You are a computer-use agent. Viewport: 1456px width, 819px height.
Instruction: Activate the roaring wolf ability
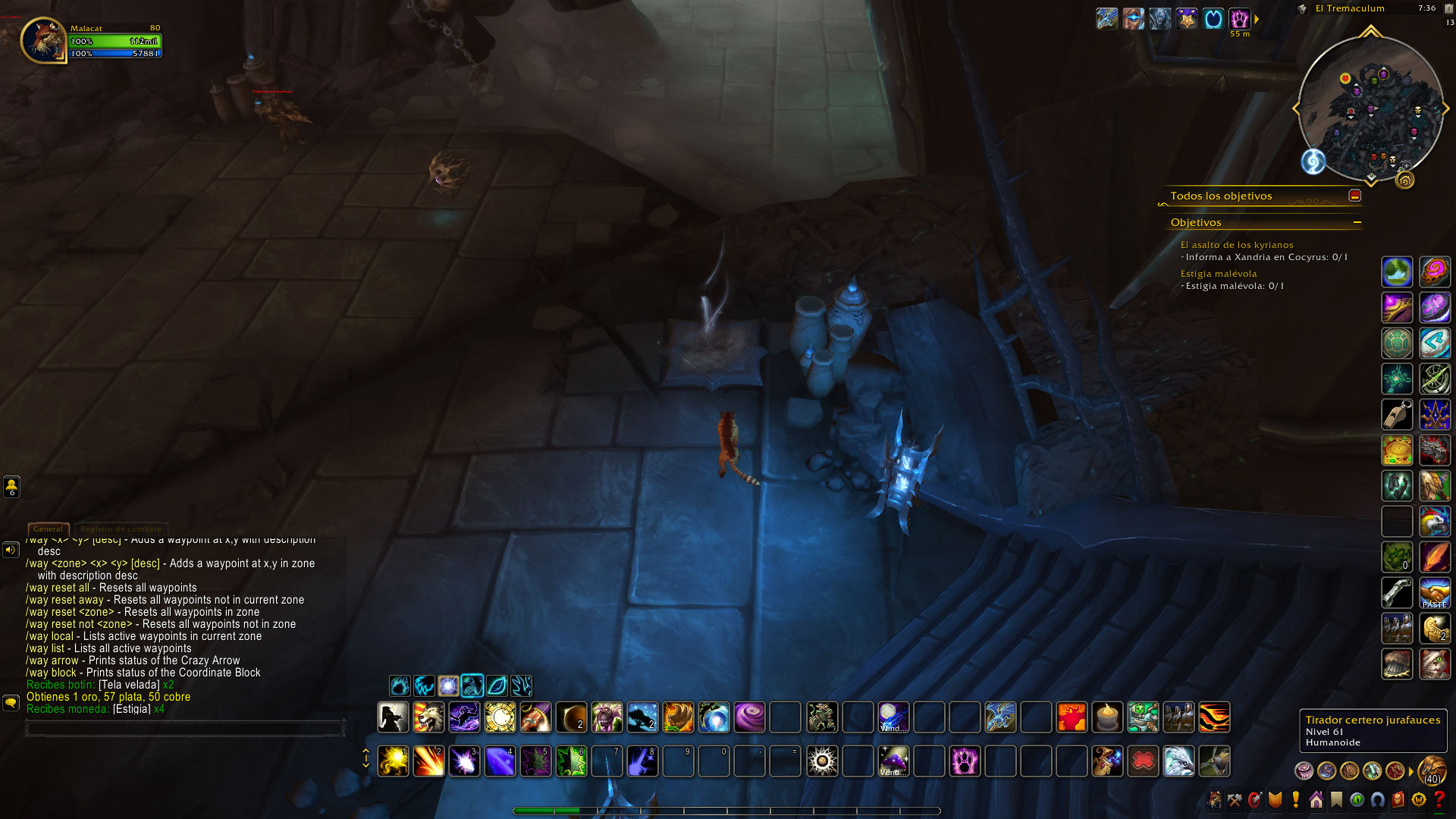click(x=428, y=717)
